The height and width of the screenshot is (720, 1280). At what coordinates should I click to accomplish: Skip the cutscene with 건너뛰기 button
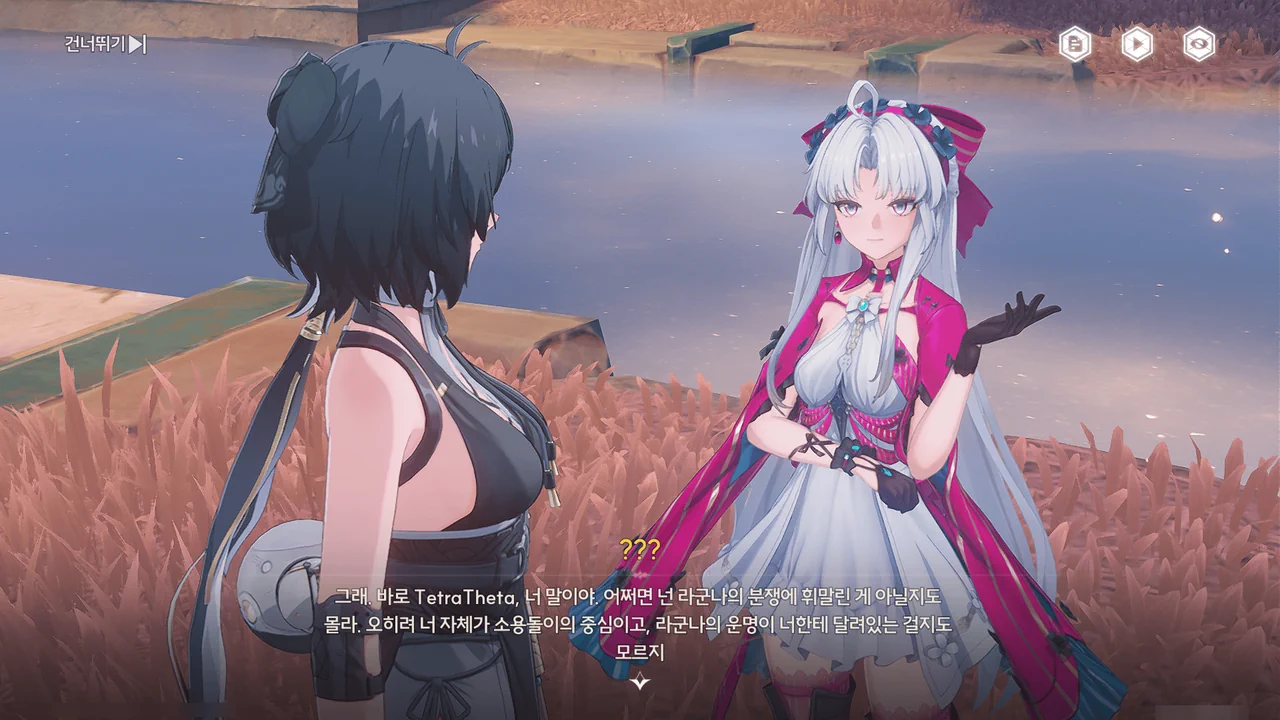point(106,44)
